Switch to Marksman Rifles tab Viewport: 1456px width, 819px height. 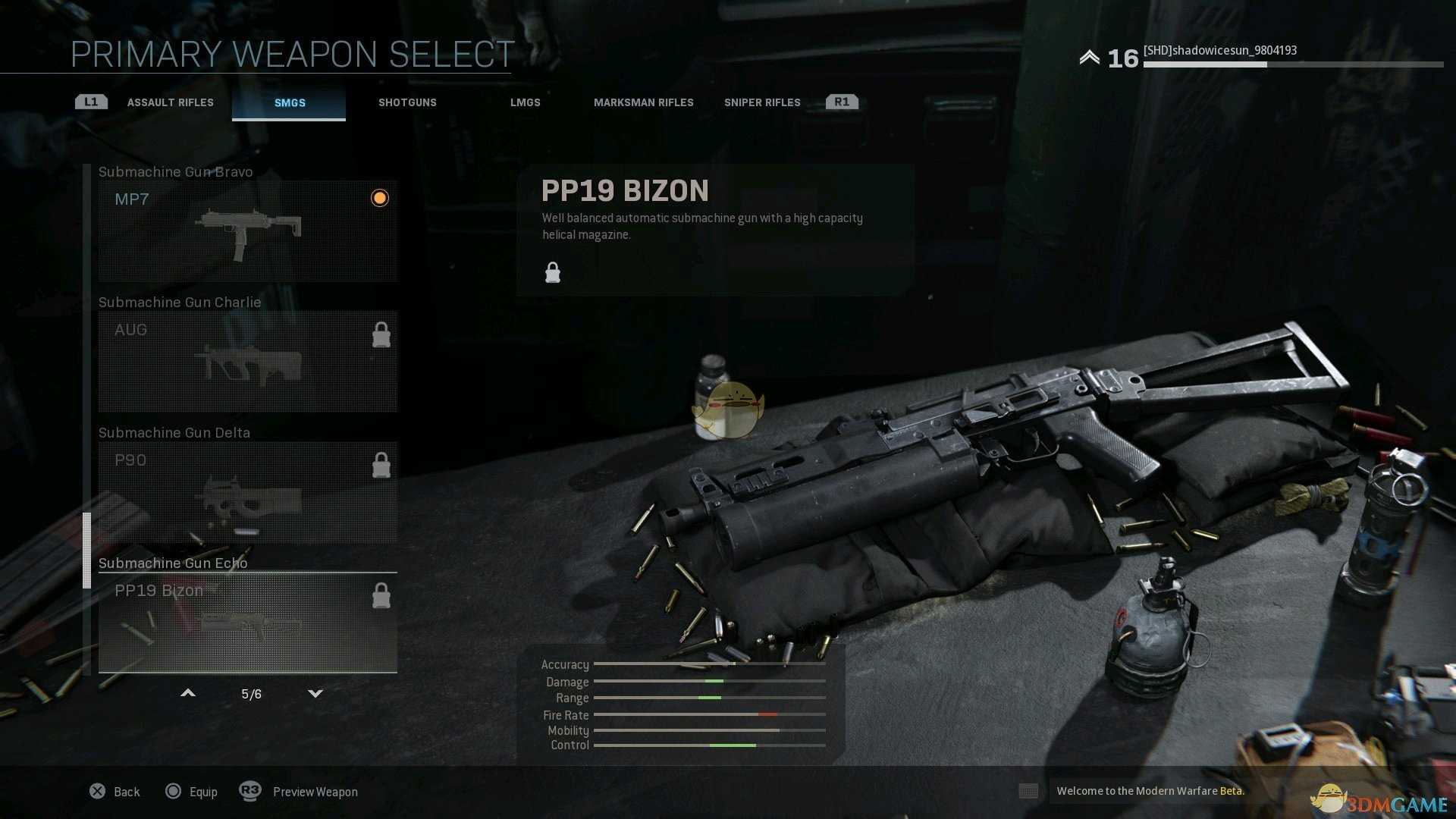point(643,102)
